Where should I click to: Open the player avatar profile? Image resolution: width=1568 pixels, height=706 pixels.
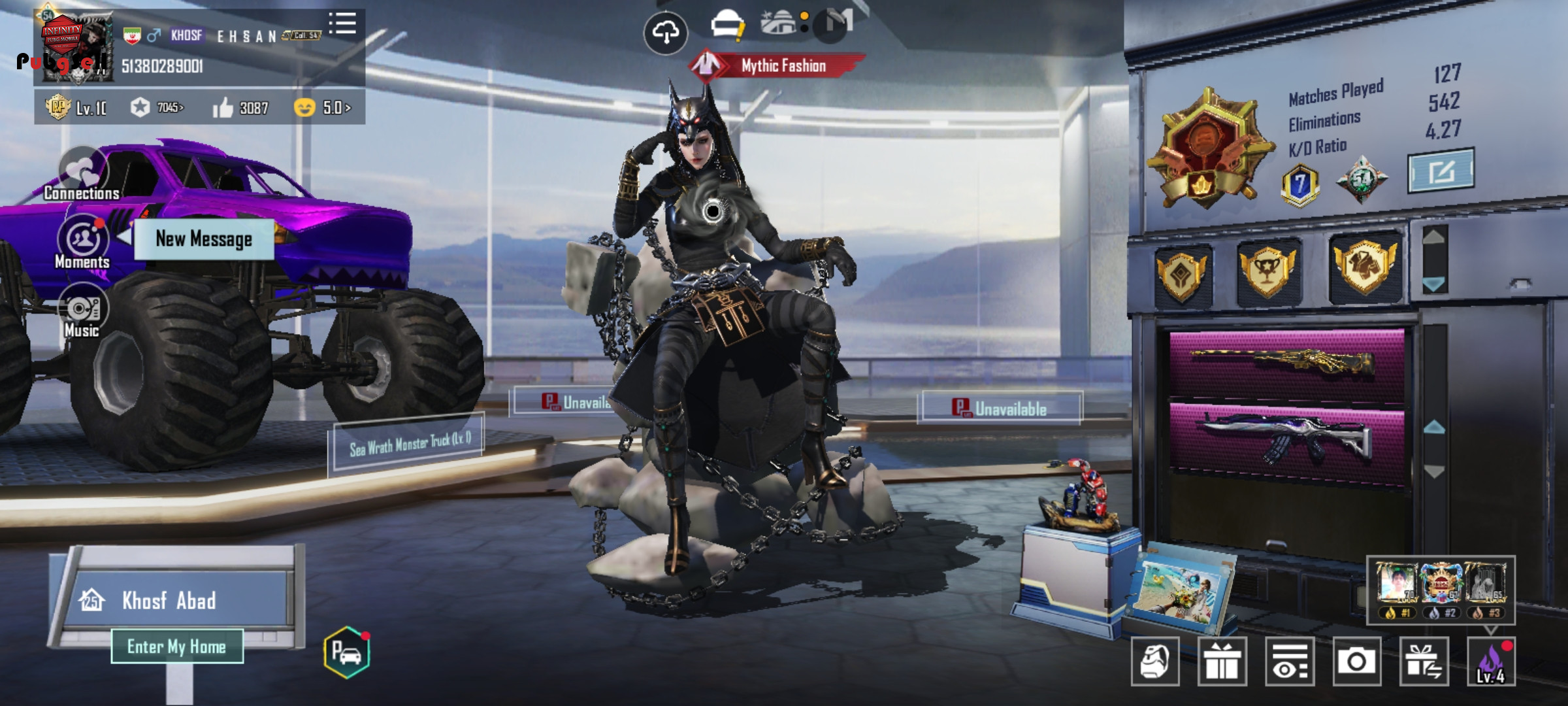click(x=76, y=47)
